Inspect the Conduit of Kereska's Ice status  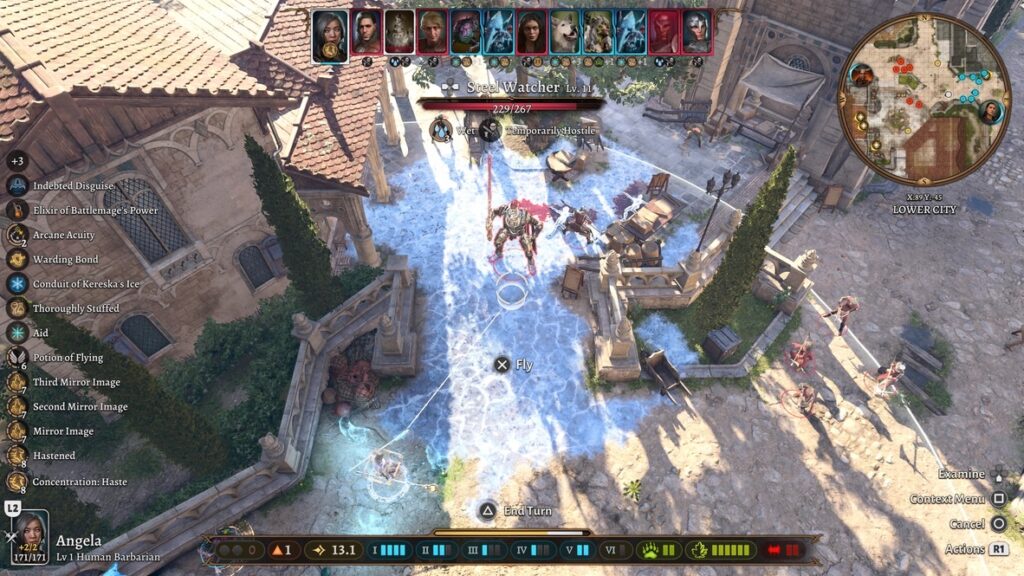(17, 284)
